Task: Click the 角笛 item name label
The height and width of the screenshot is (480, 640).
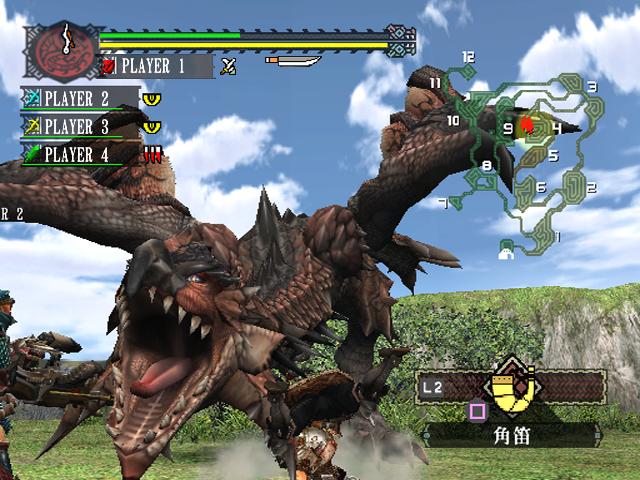Action: click(510, 434)
